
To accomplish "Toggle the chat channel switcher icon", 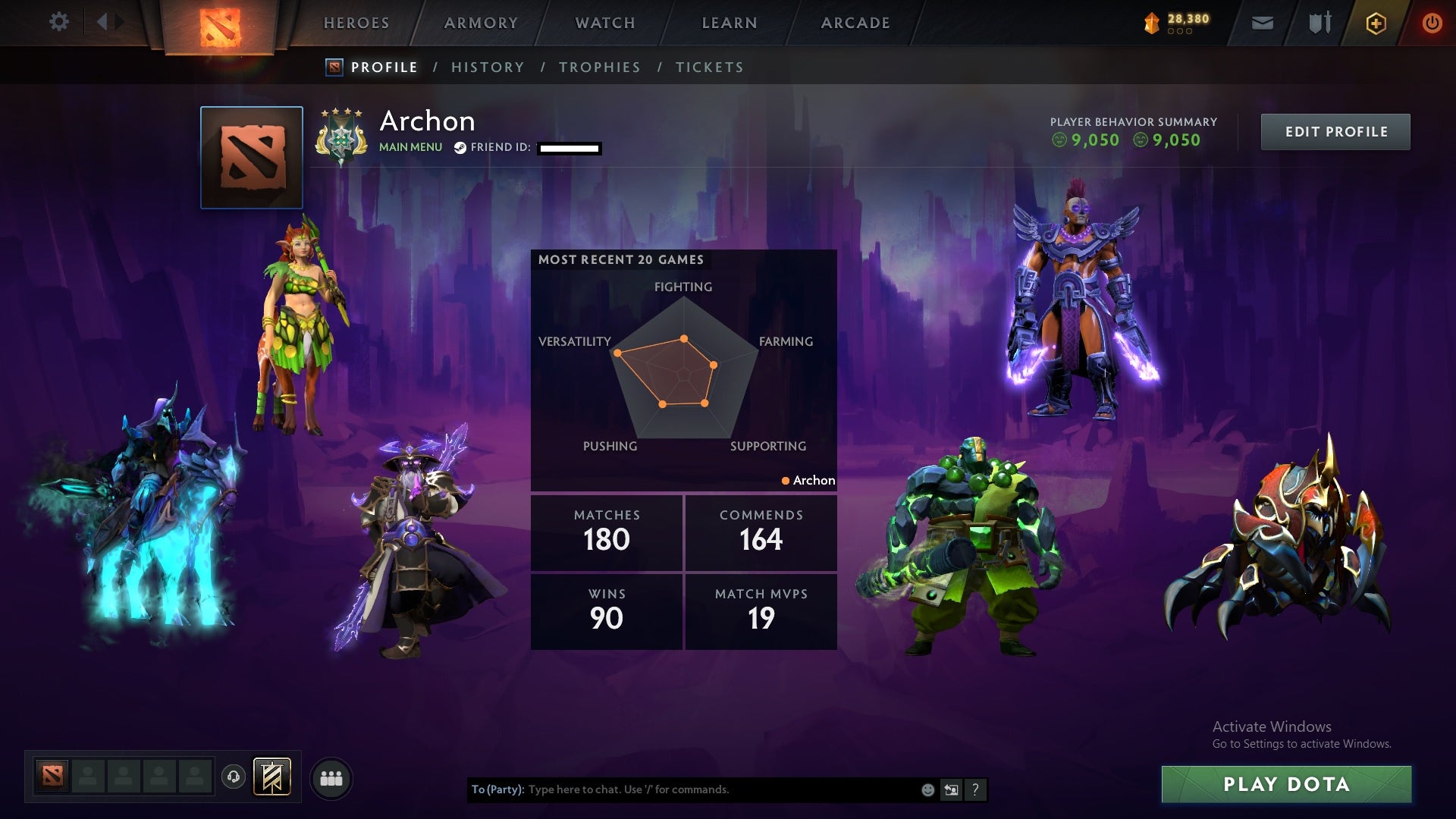I will click(x=951, y=789).
